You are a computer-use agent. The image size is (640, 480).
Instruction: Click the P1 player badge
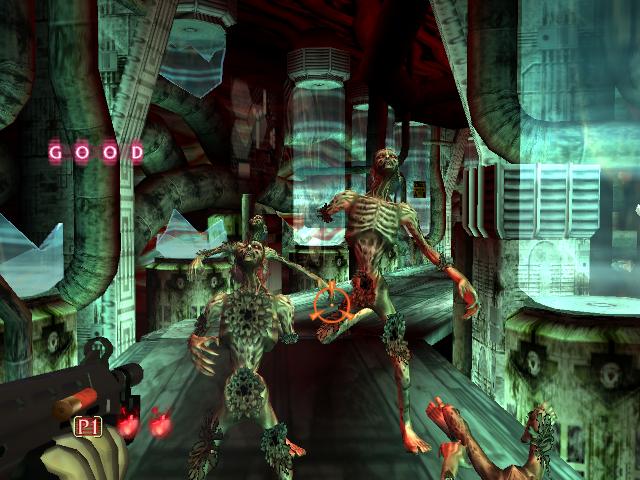tap(89, 427)
